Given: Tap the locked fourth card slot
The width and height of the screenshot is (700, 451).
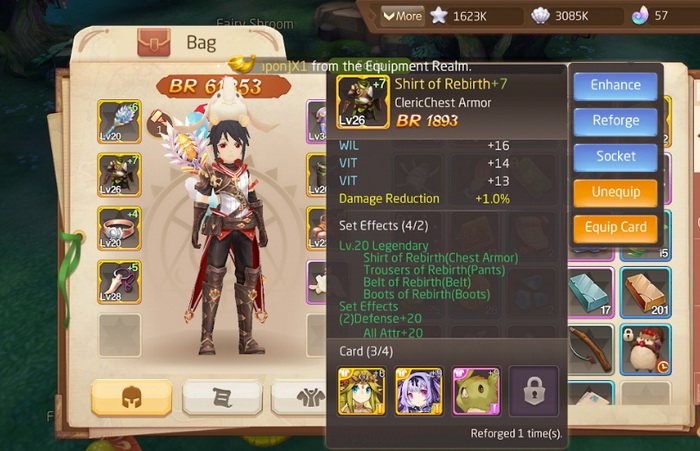Looking at the screenshot, I should pyautogui.click(x=533, y=390).
